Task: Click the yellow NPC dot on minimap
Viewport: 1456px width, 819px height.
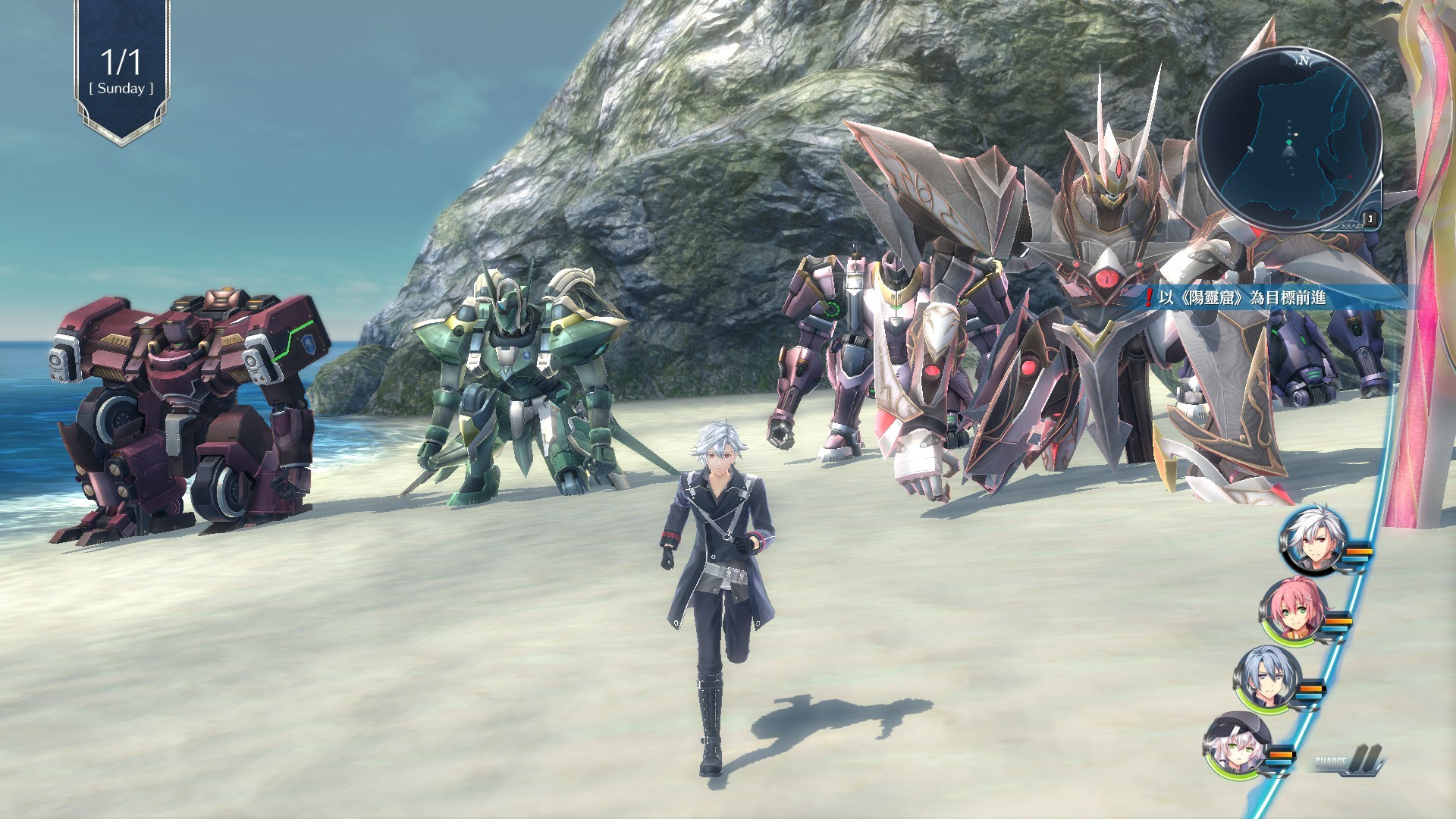Action: (1294, 134)
